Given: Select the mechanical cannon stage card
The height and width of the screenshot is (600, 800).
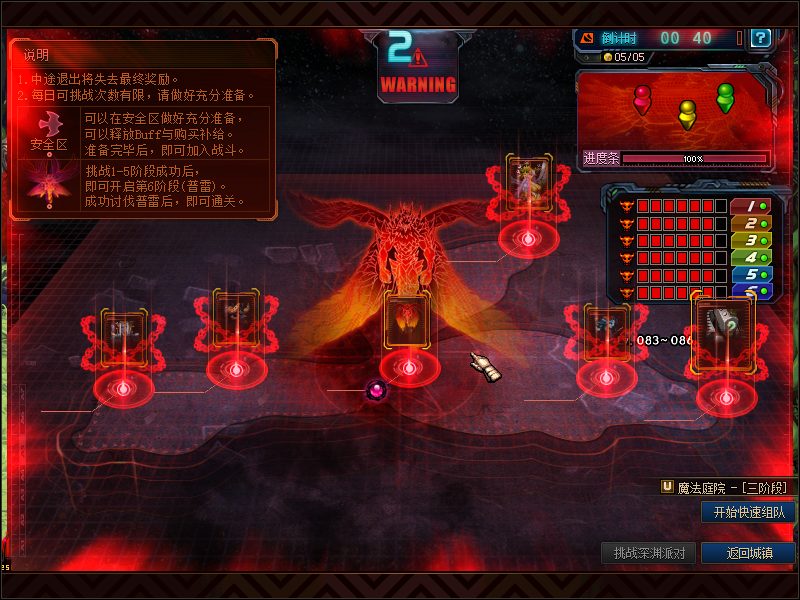Looking at the screenshot, I should pos(724,327).
